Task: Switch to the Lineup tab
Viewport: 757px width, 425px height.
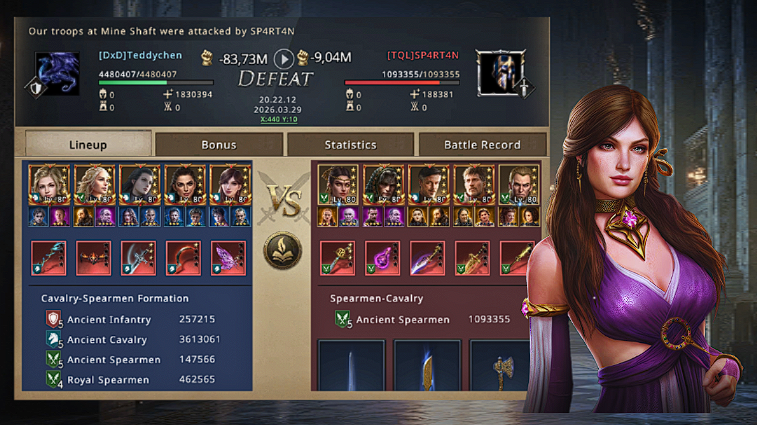Action: click(x=88, y=144)
